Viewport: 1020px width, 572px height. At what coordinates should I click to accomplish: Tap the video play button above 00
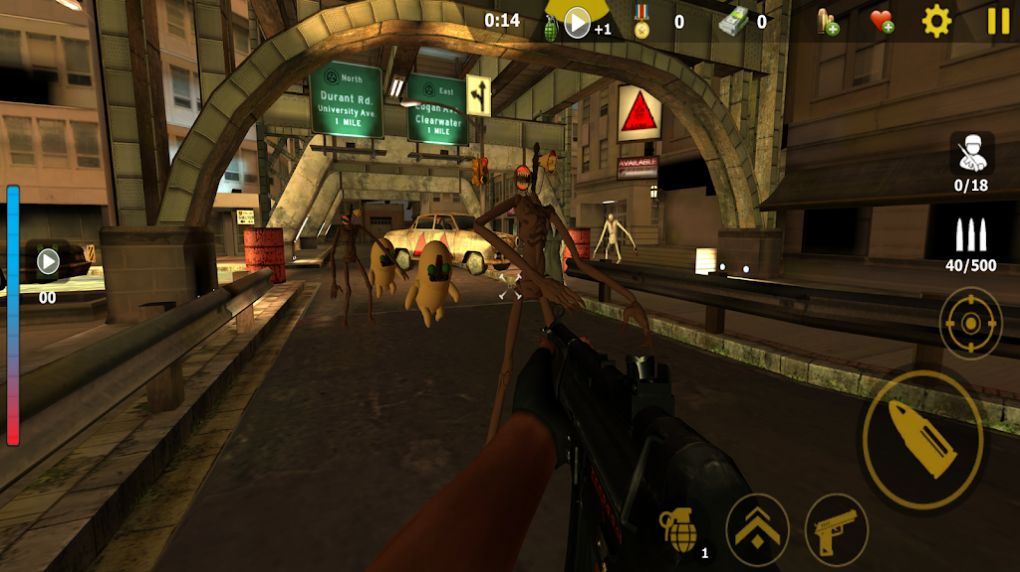[48, 263]
